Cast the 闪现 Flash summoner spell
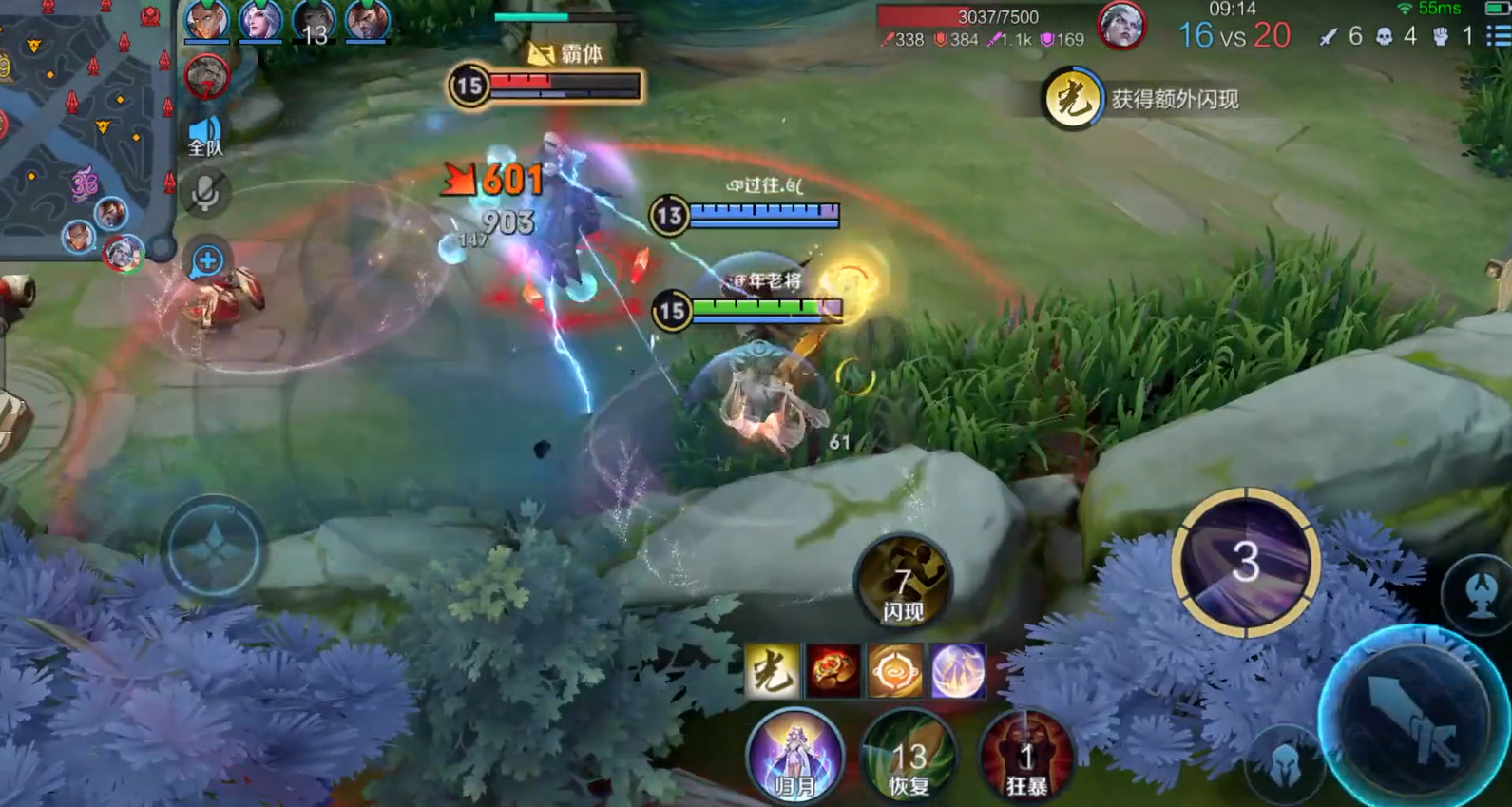Viewport: 1512px width, 807px height. (x=903, y=582)
